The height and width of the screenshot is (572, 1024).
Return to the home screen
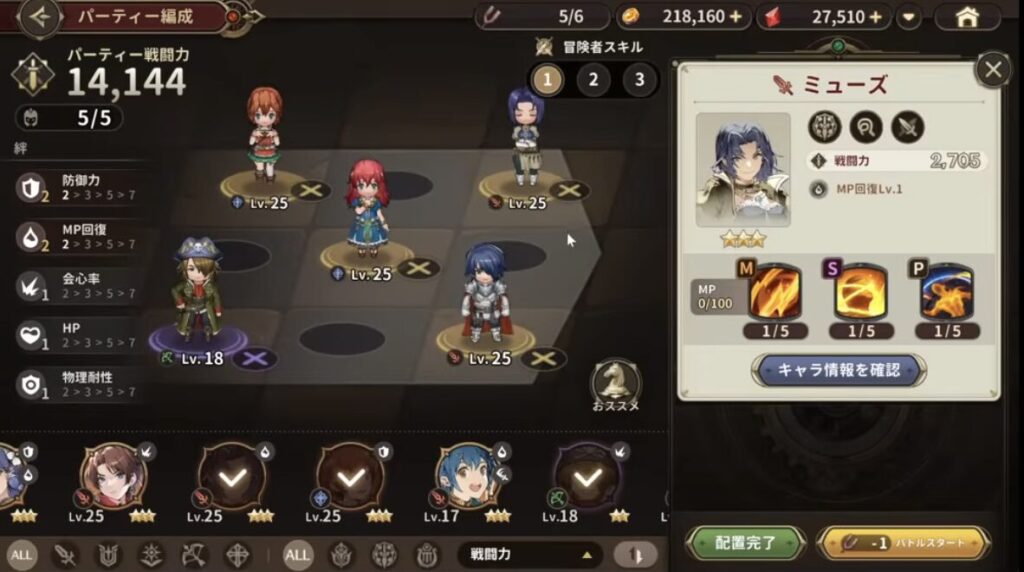click(965, 17)
